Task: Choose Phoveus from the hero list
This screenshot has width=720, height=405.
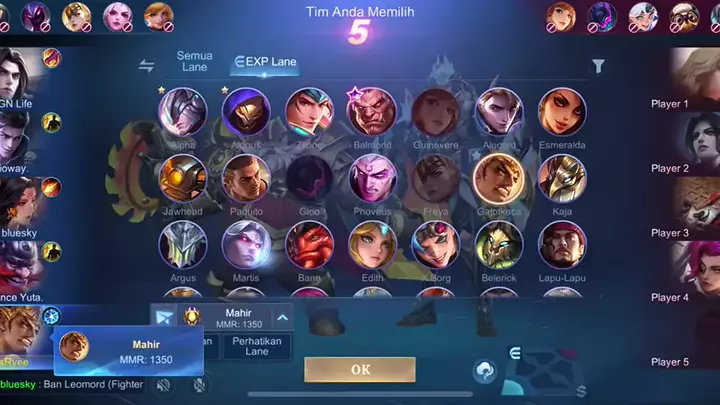Action: [371, 178]
